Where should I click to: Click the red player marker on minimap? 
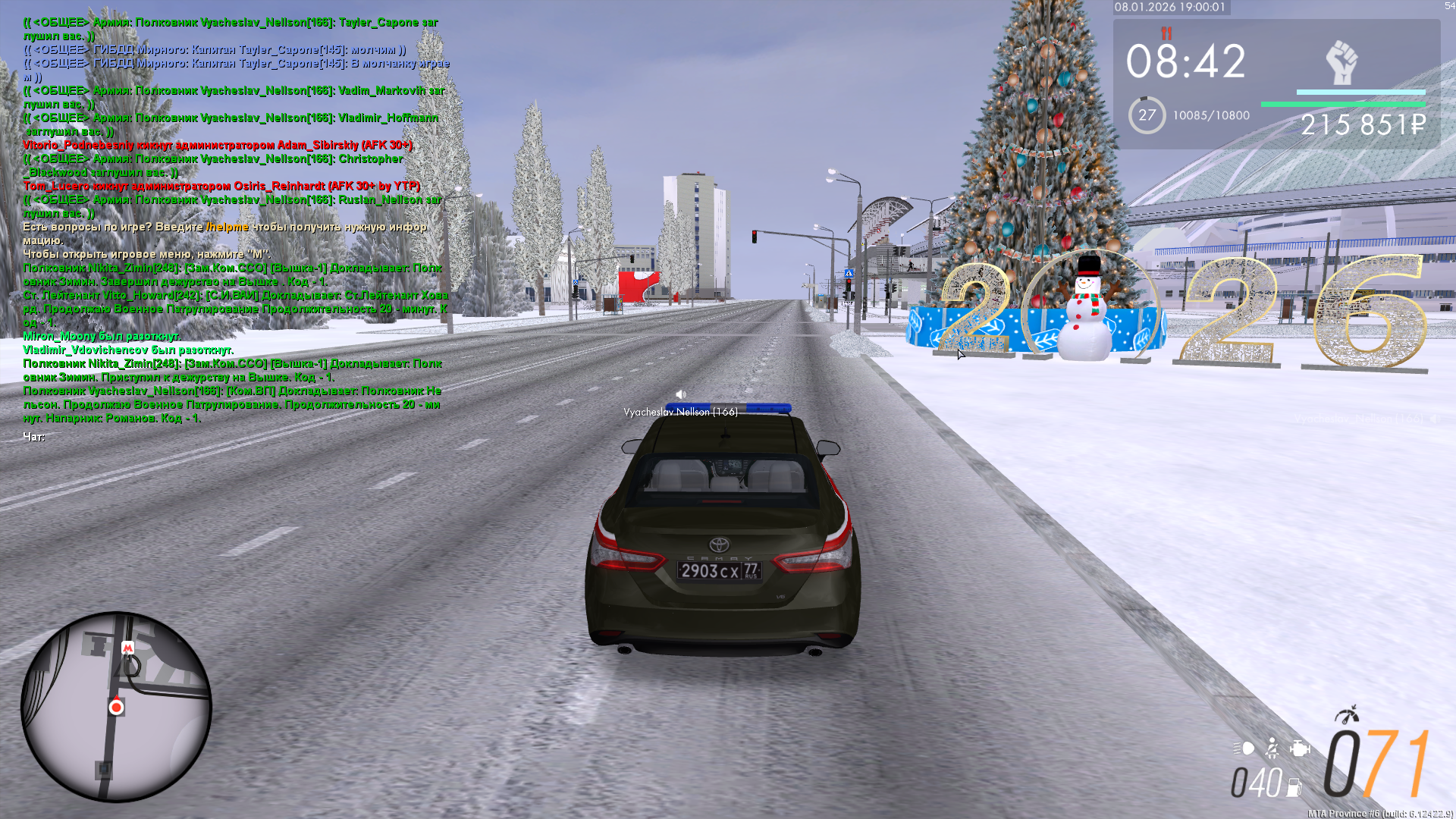116,707
